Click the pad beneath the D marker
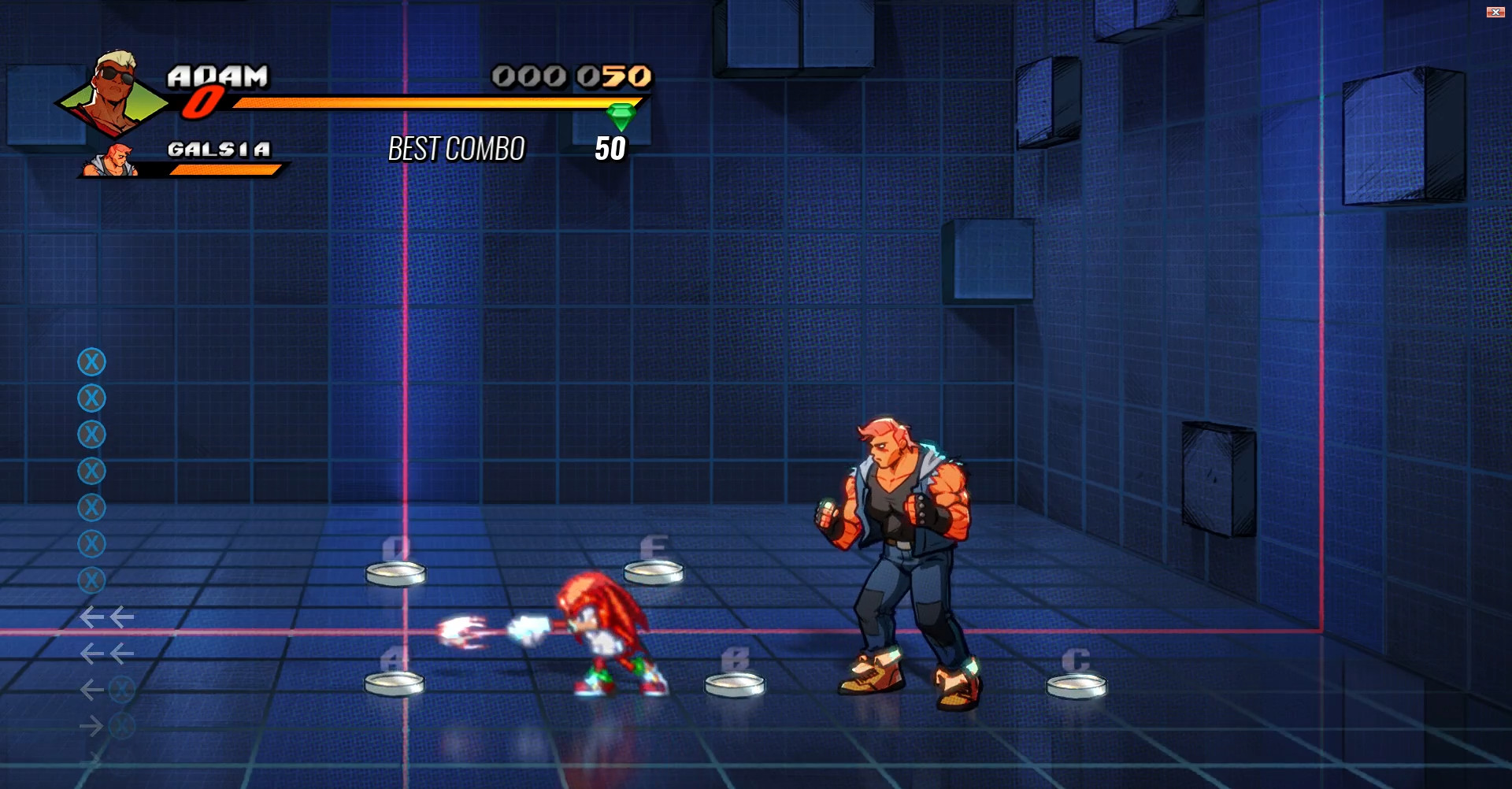Viewport: 1512px width, 789px height. [x=395, y=574]
